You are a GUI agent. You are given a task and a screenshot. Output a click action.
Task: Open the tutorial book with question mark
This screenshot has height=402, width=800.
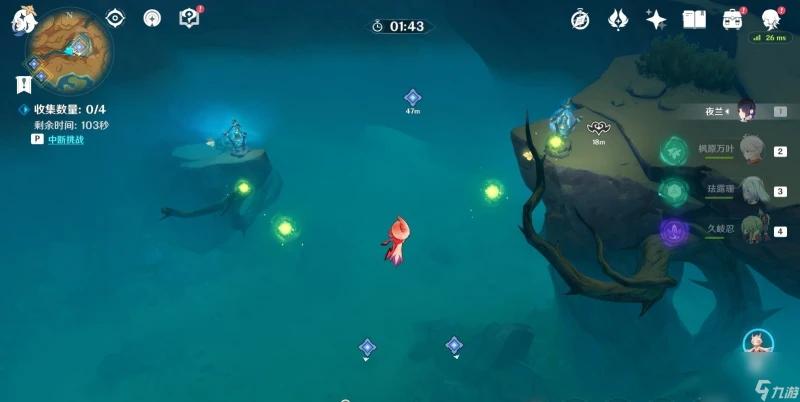click(x=188, y=18)
